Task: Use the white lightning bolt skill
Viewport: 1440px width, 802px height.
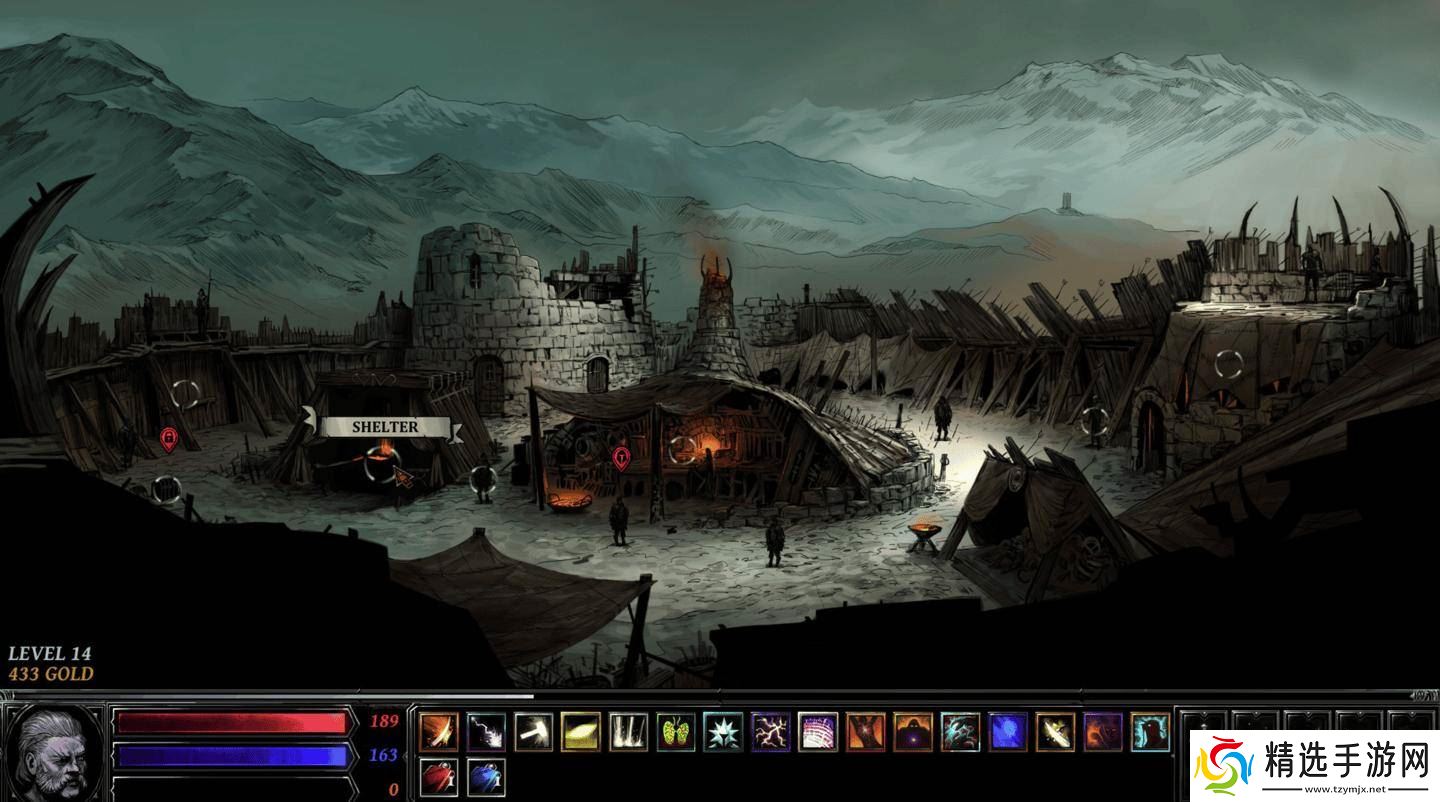Action: pyautogui.click(x=486, y=731)
